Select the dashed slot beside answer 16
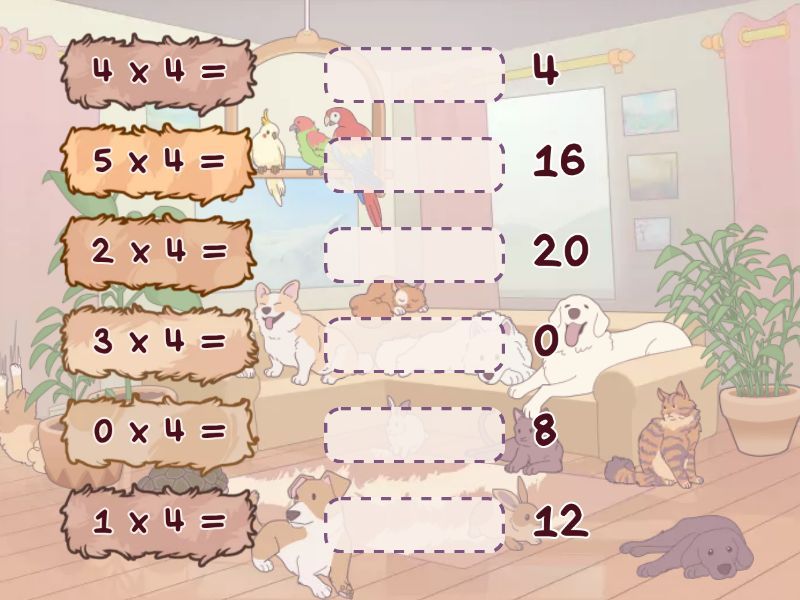This screenshot has width=800, height=600. pyautogui.click(x=414, y=164)
